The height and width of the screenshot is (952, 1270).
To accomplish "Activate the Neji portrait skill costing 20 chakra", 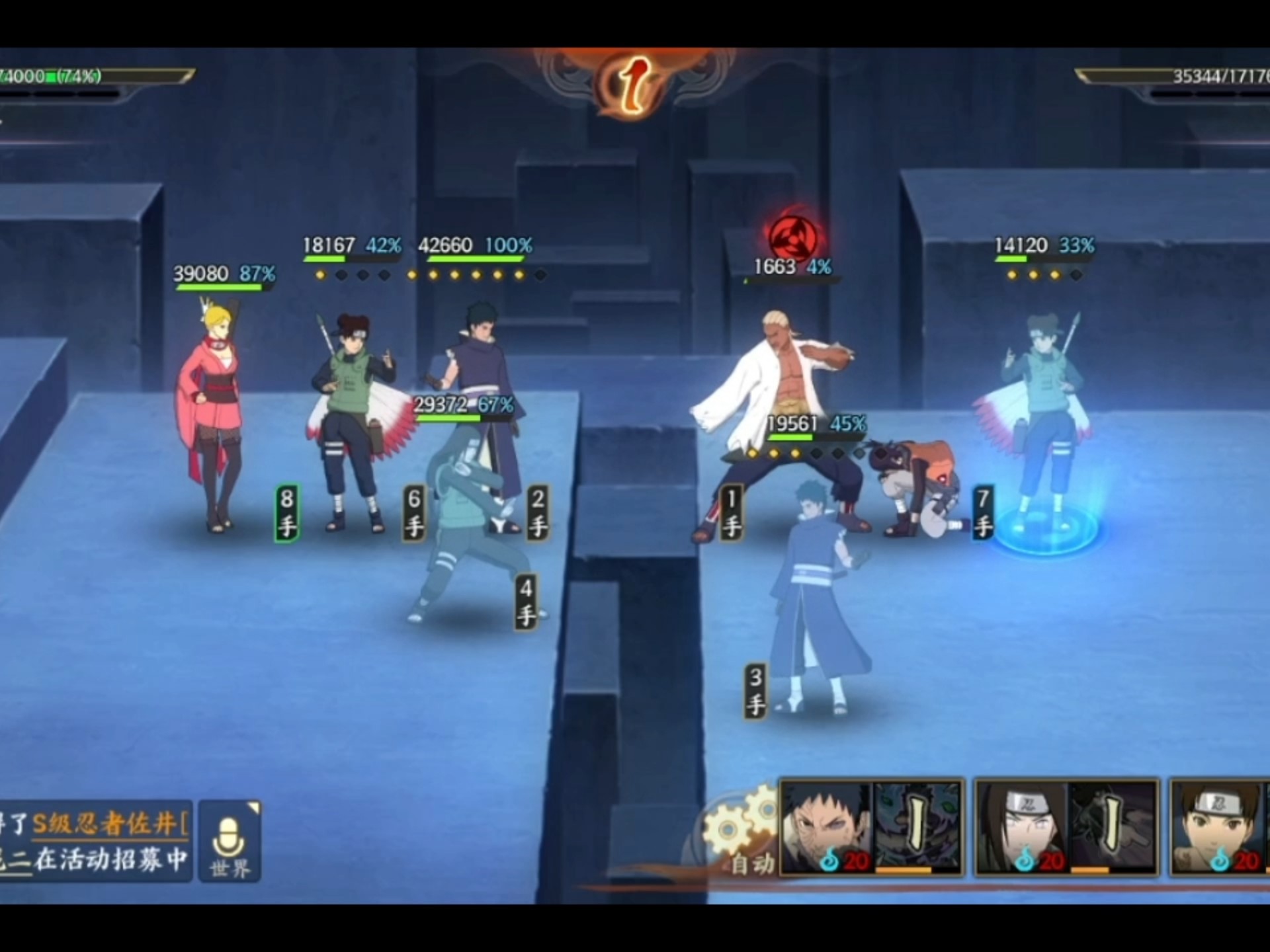I will pyautogui.click(x=1021, y=826).
